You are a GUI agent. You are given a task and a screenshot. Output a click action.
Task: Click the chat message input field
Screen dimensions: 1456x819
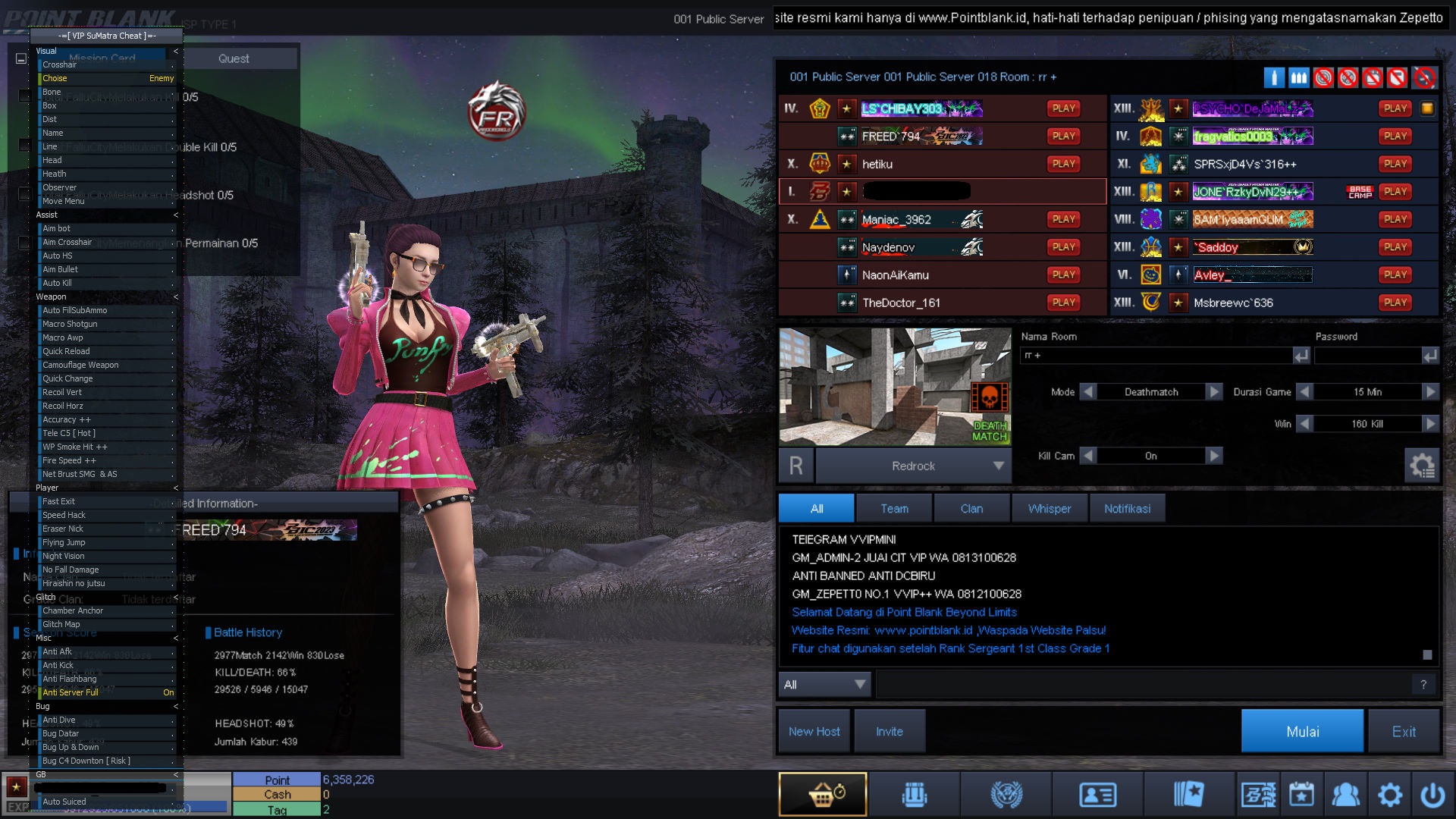(1145, 684)
